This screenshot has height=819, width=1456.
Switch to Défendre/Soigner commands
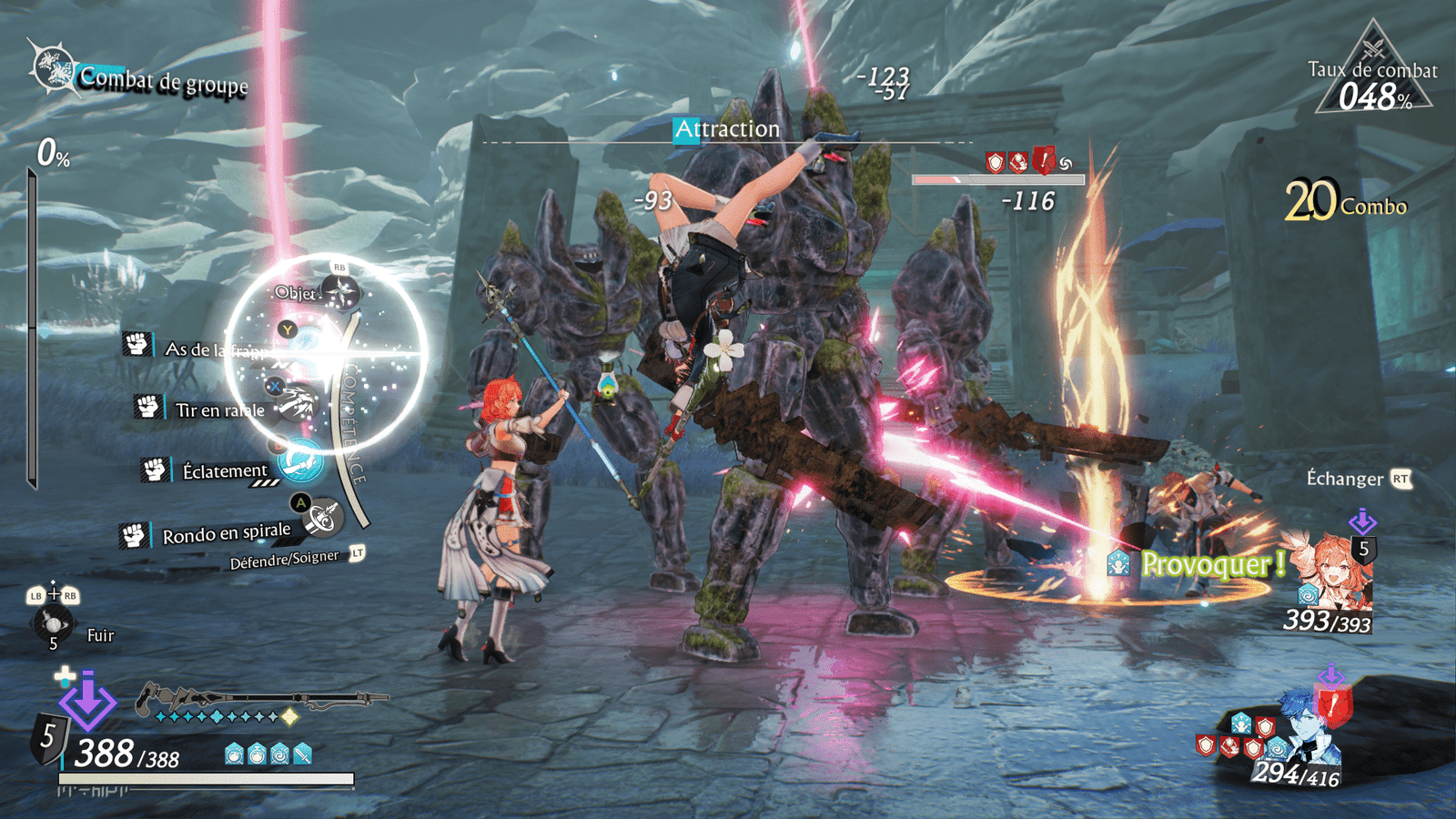[x=285, y=559]
